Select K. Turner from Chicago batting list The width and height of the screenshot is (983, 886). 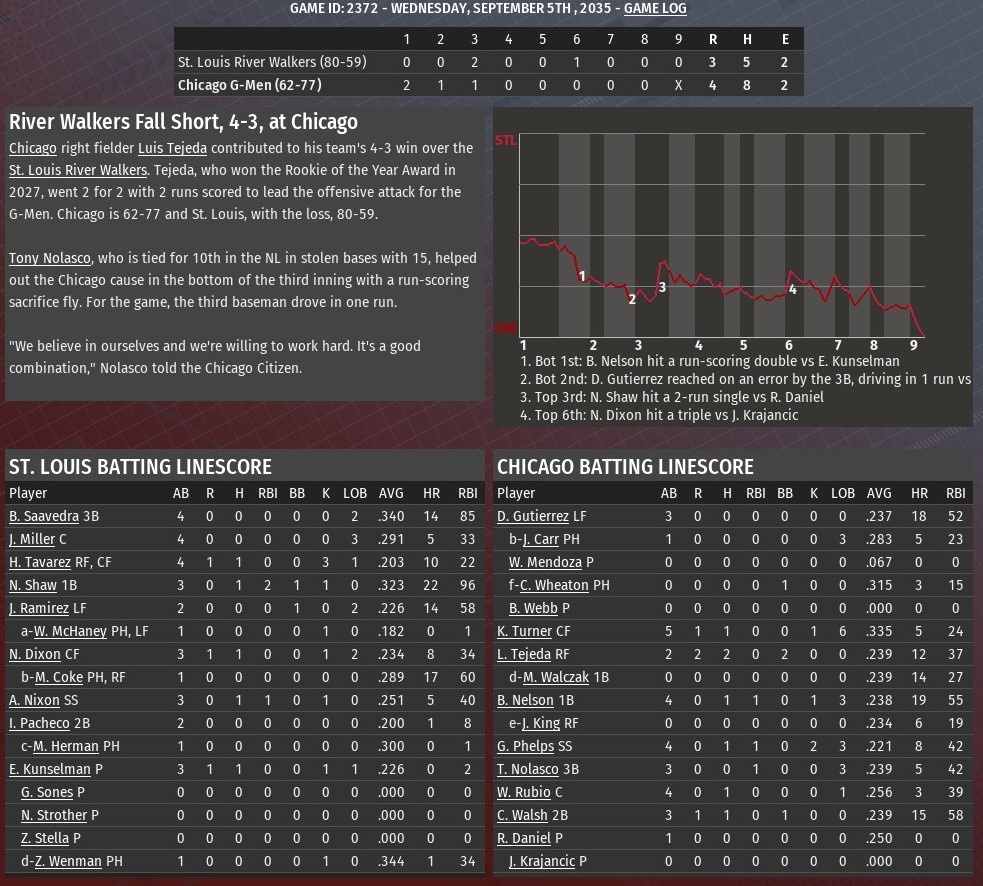(524, 631)
